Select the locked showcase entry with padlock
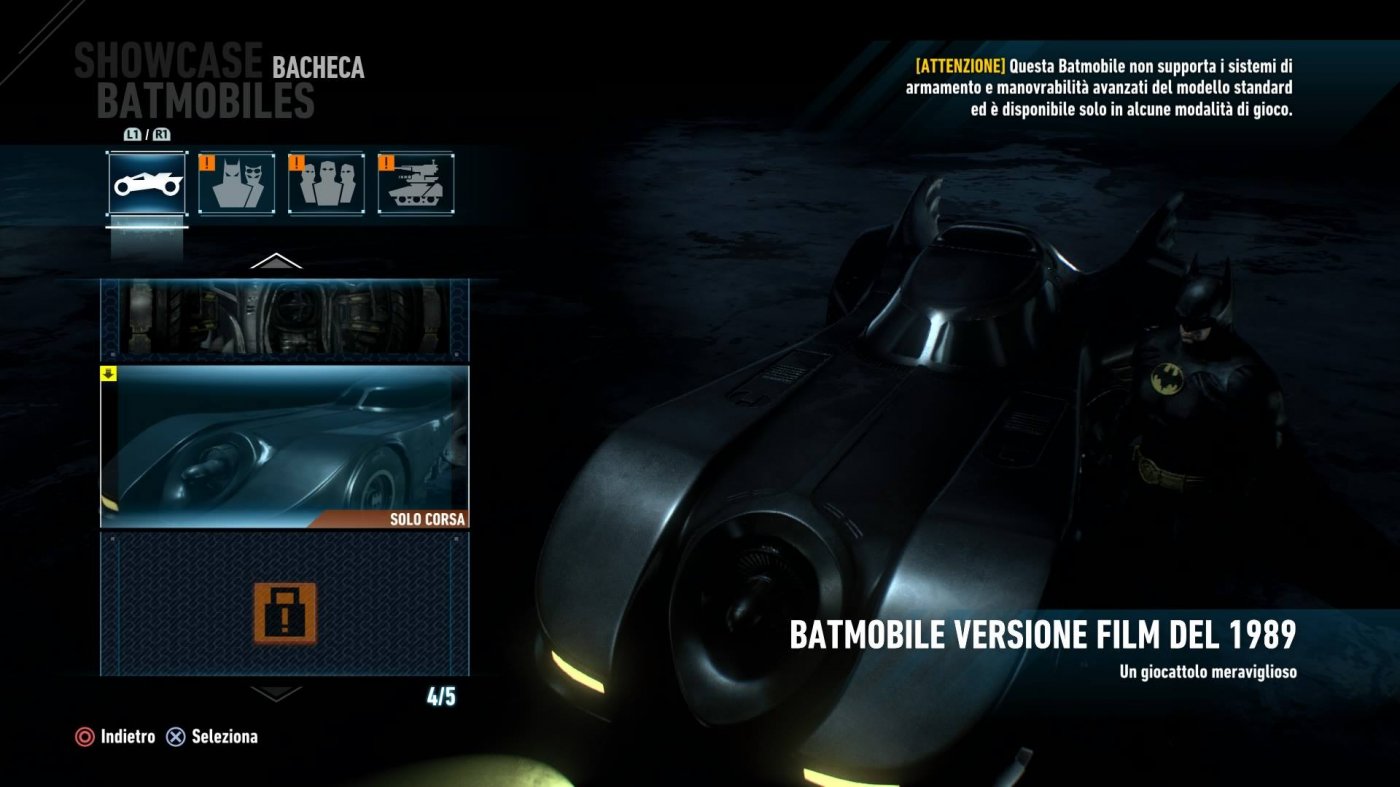The image size is (1400, 787). click(285, 604)
